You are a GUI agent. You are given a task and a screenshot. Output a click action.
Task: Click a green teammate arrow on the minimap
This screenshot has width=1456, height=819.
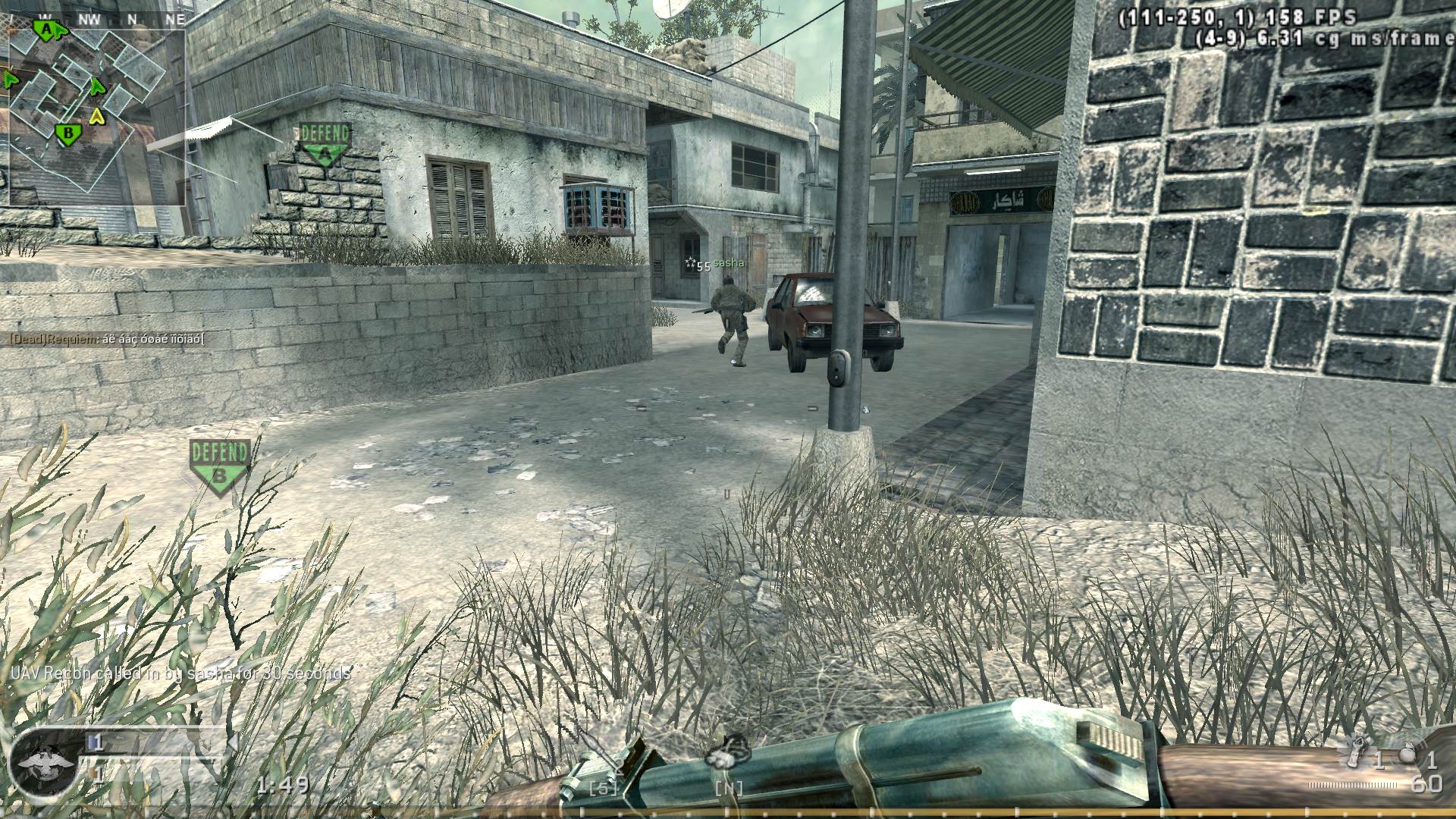[96, 86]
